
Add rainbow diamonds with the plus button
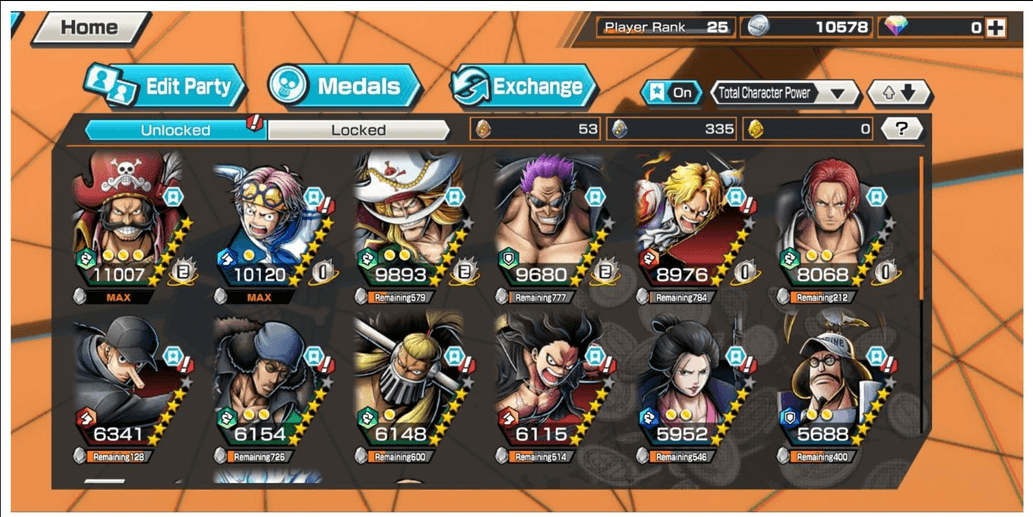[995, 28]
